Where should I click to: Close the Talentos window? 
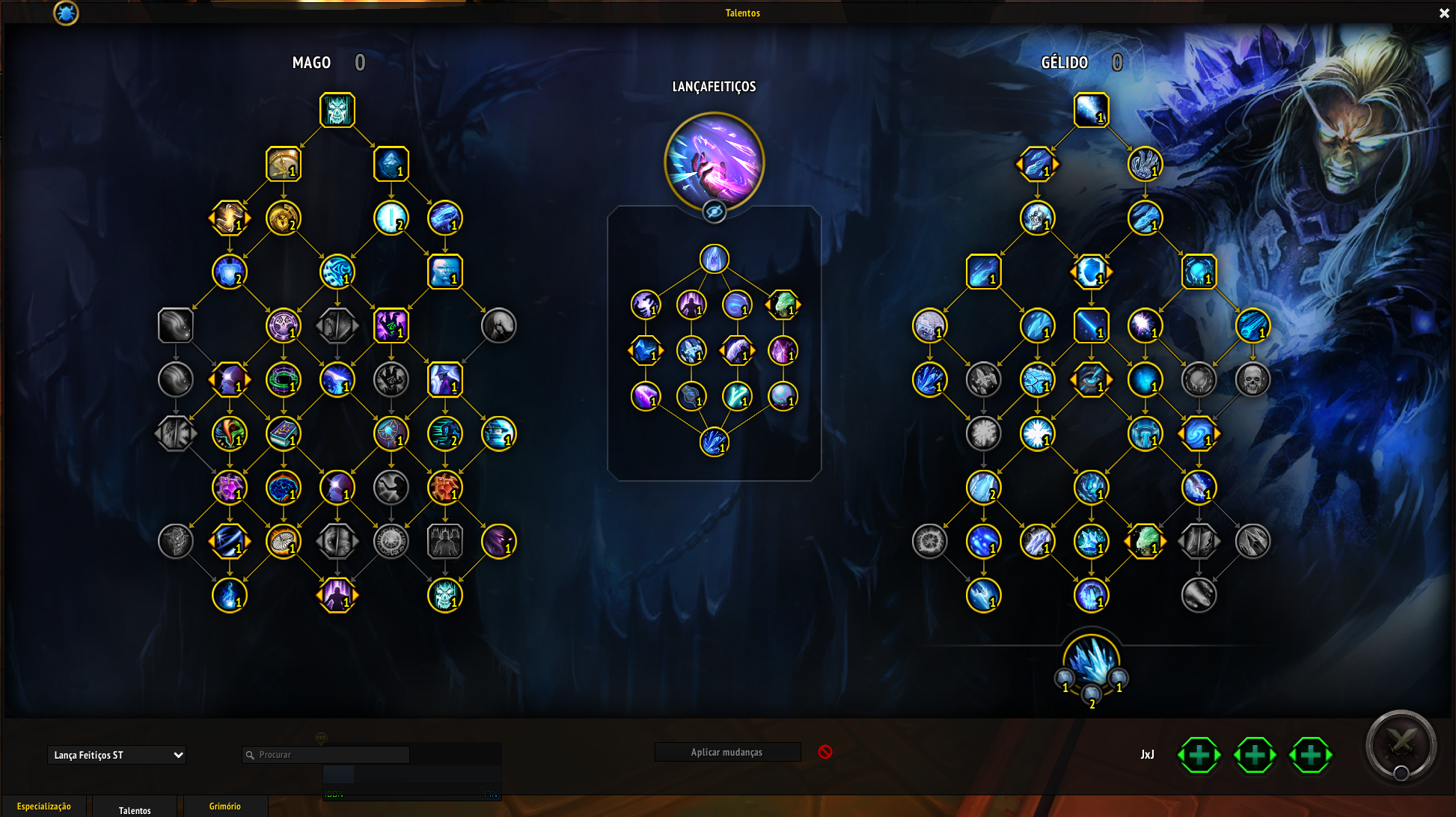[1444, 13]
